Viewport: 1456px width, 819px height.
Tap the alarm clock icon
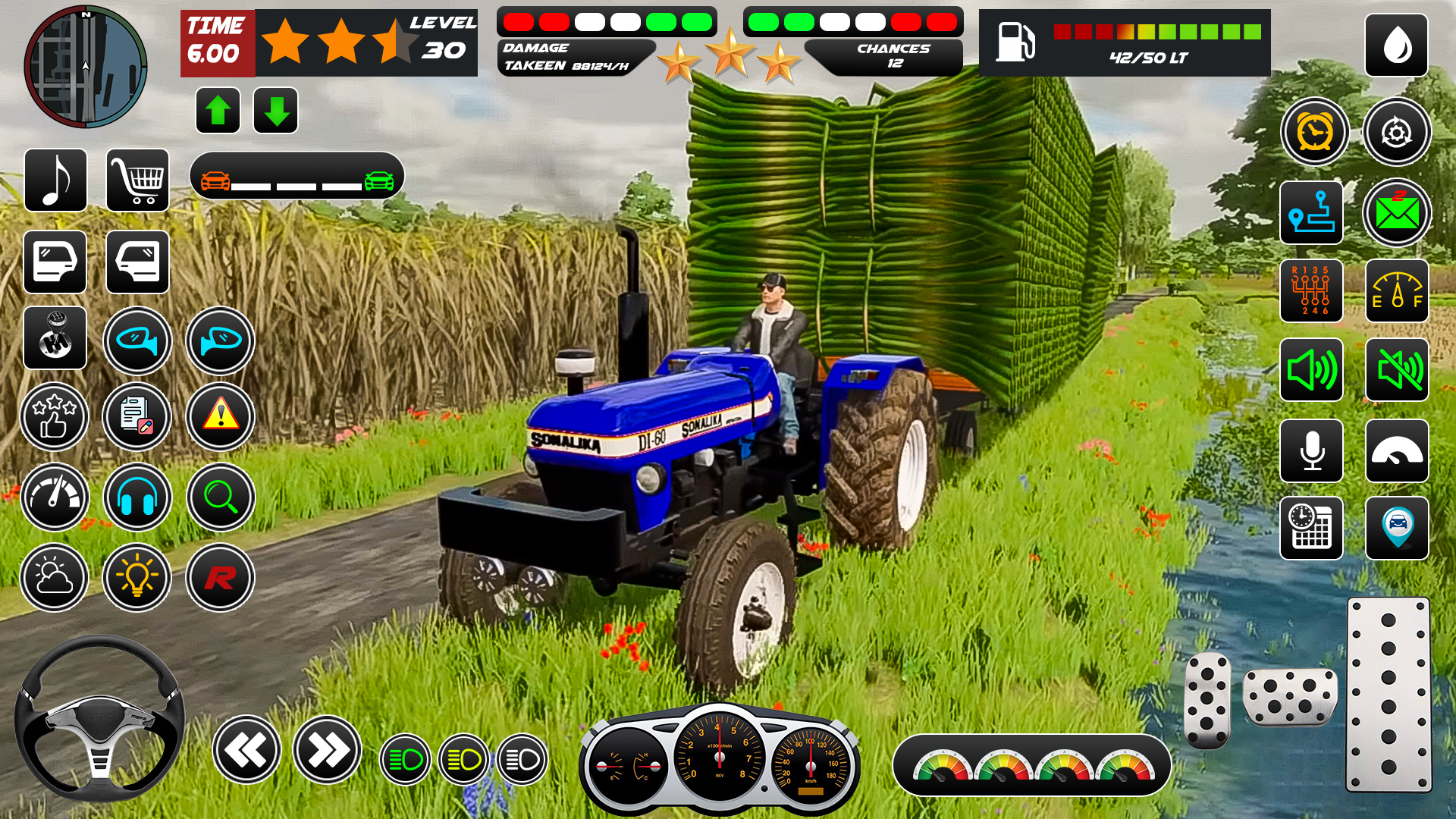pos(1314,131)
